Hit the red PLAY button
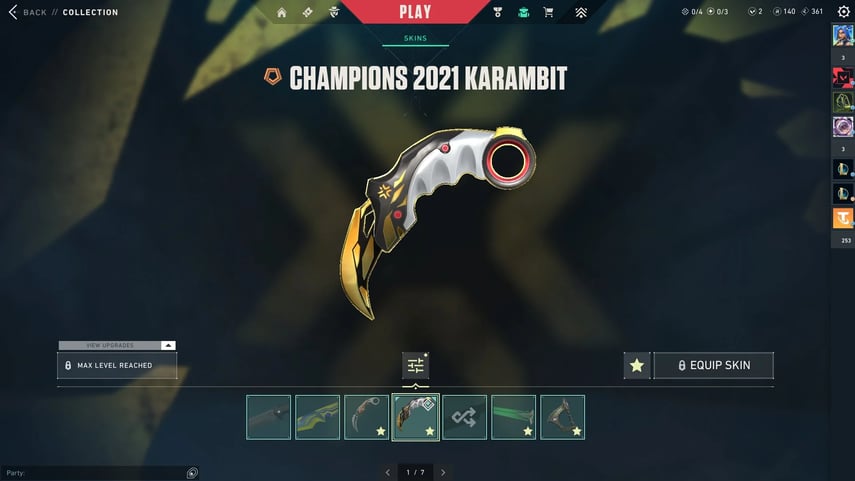This screenshot has width=855, height=481. (415, 12)
